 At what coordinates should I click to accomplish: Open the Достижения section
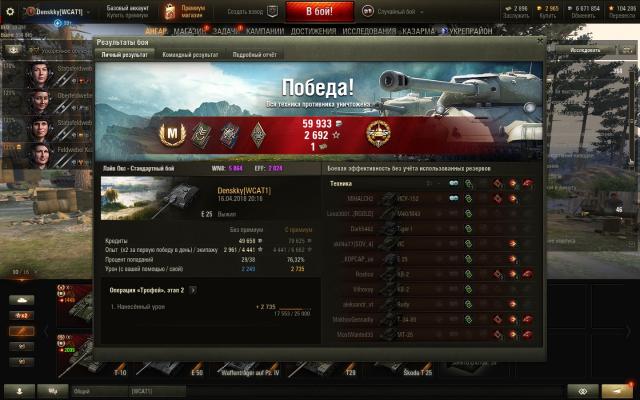[313, 31]
